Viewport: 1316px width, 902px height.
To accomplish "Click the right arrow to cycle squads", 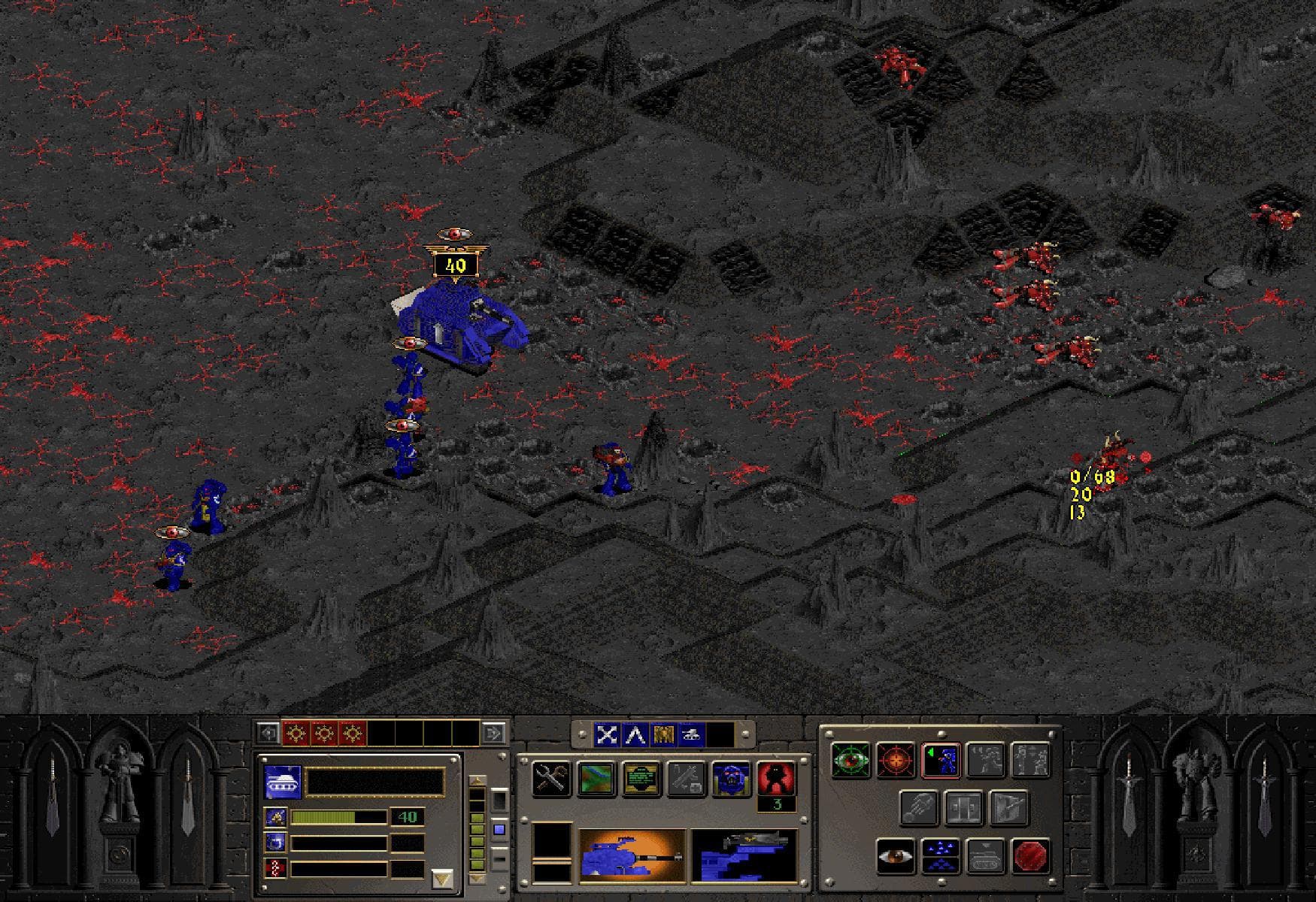I will tap(496, 732).
